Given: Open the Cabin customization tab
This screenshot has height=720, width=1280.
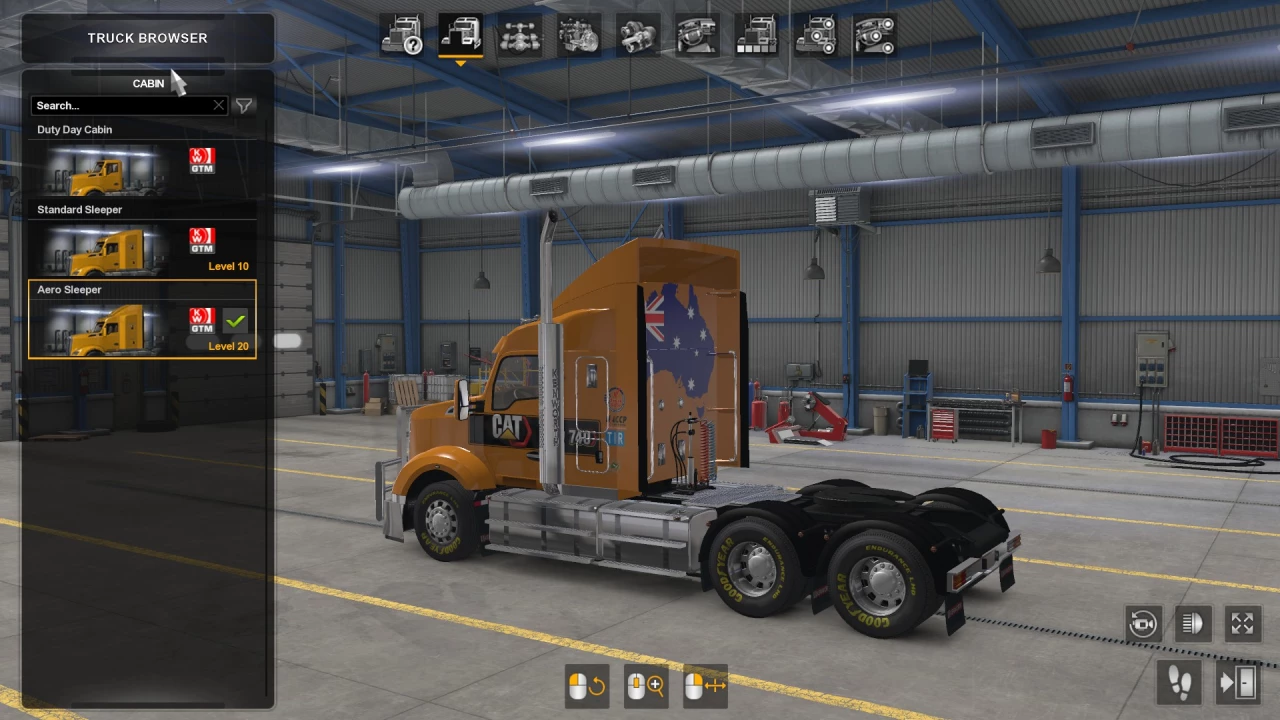Looking at the screenshot, I should [461, 37].
